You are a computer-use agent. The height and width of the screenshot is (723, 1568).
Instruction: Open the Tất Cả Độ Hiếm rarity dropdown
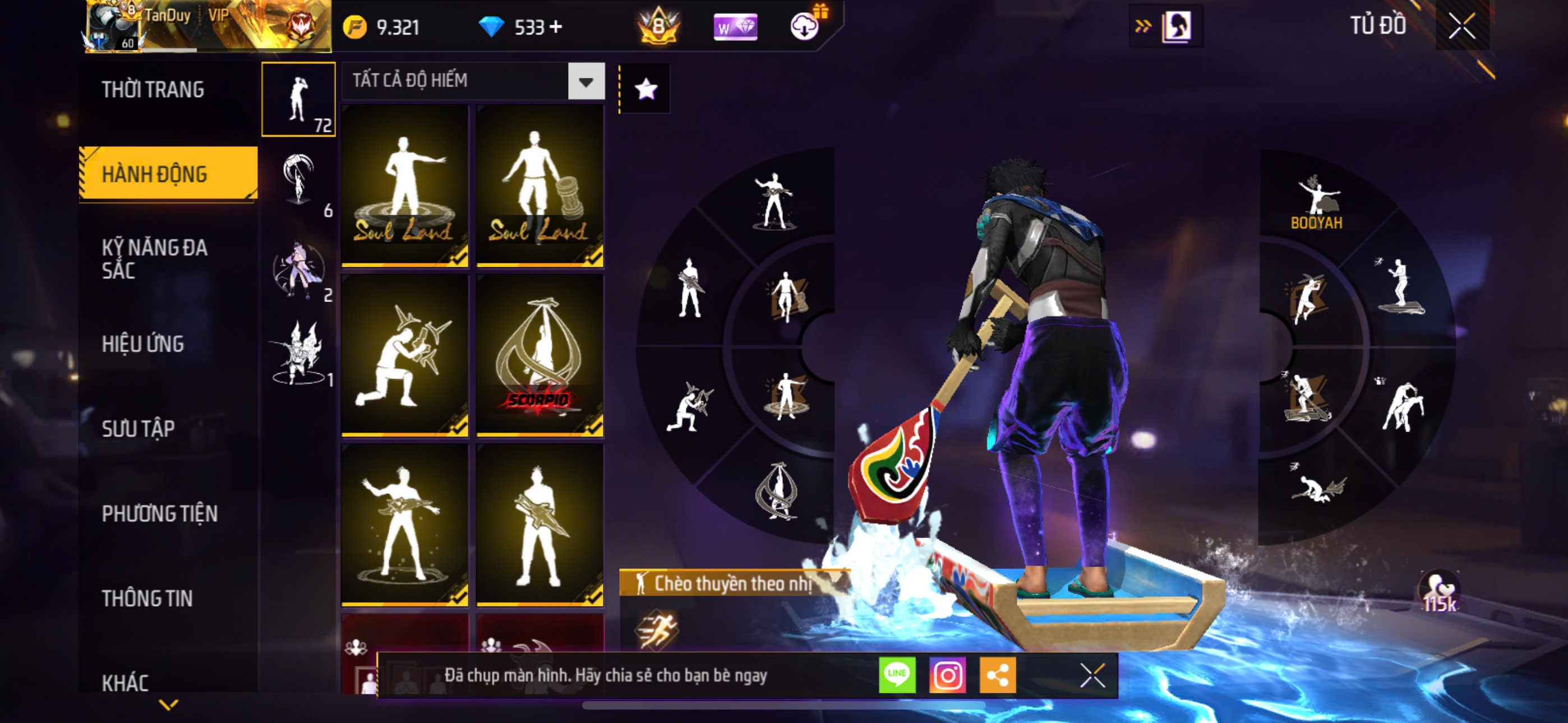[585, 82]
